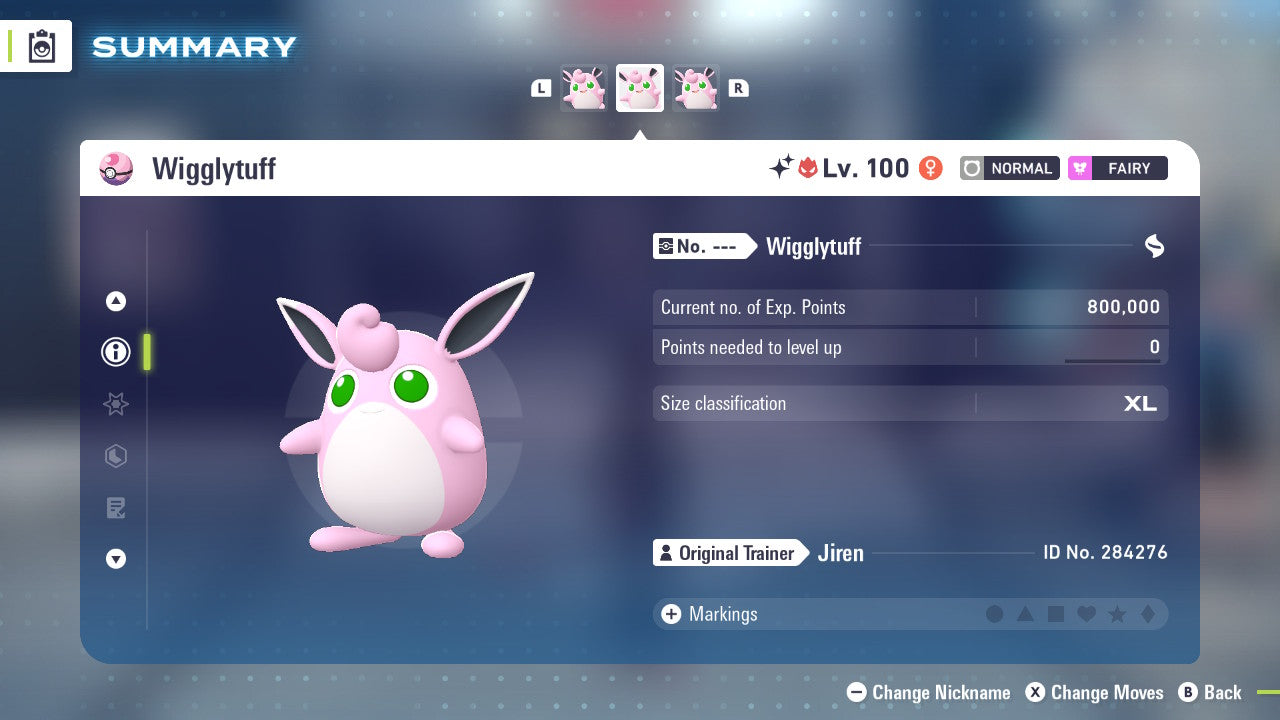Image resolution: width=1280 pixels, height=720 pixels.
Task: Select the left Wigglytuff thumbnail near the L button
Action: (585, 88)
